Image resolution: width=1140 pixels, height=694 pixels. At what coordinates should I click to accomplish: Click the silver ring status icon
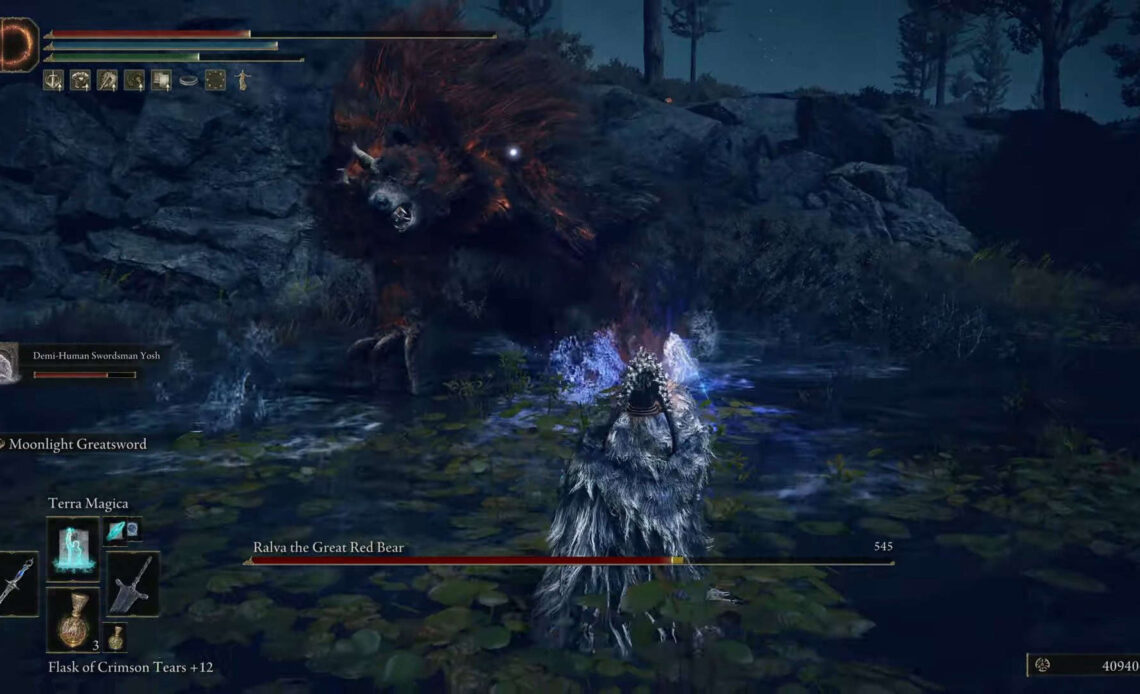point(188,80)
